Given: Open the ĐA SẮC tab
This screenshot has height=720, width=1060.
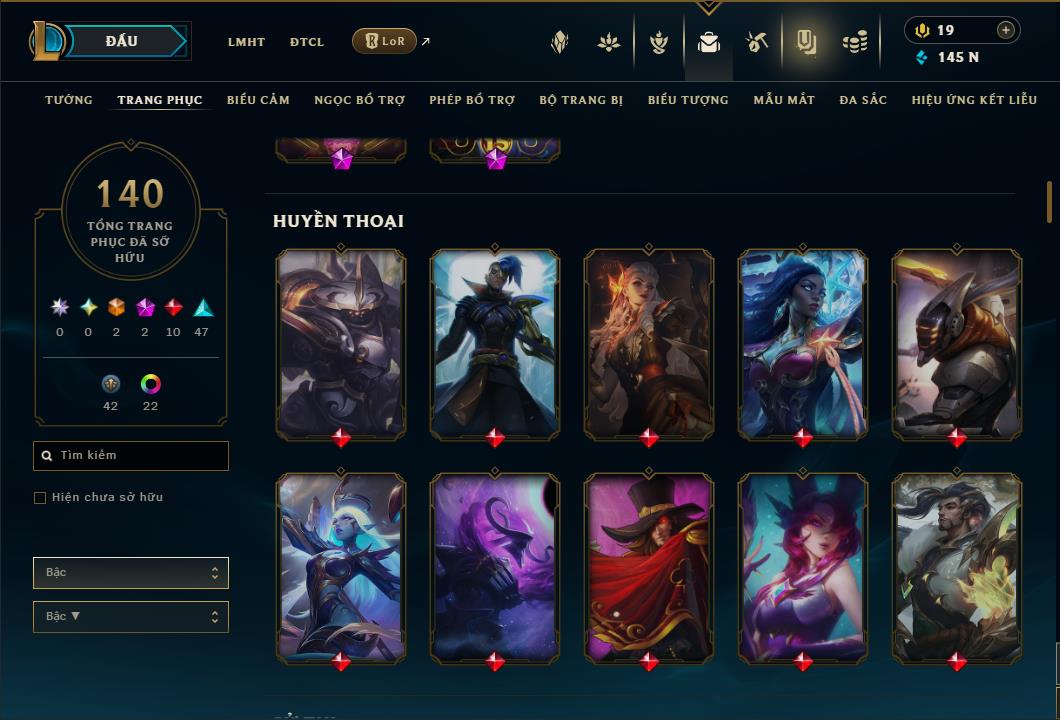Looking at the screenshot, I should (x=863, y=100).
